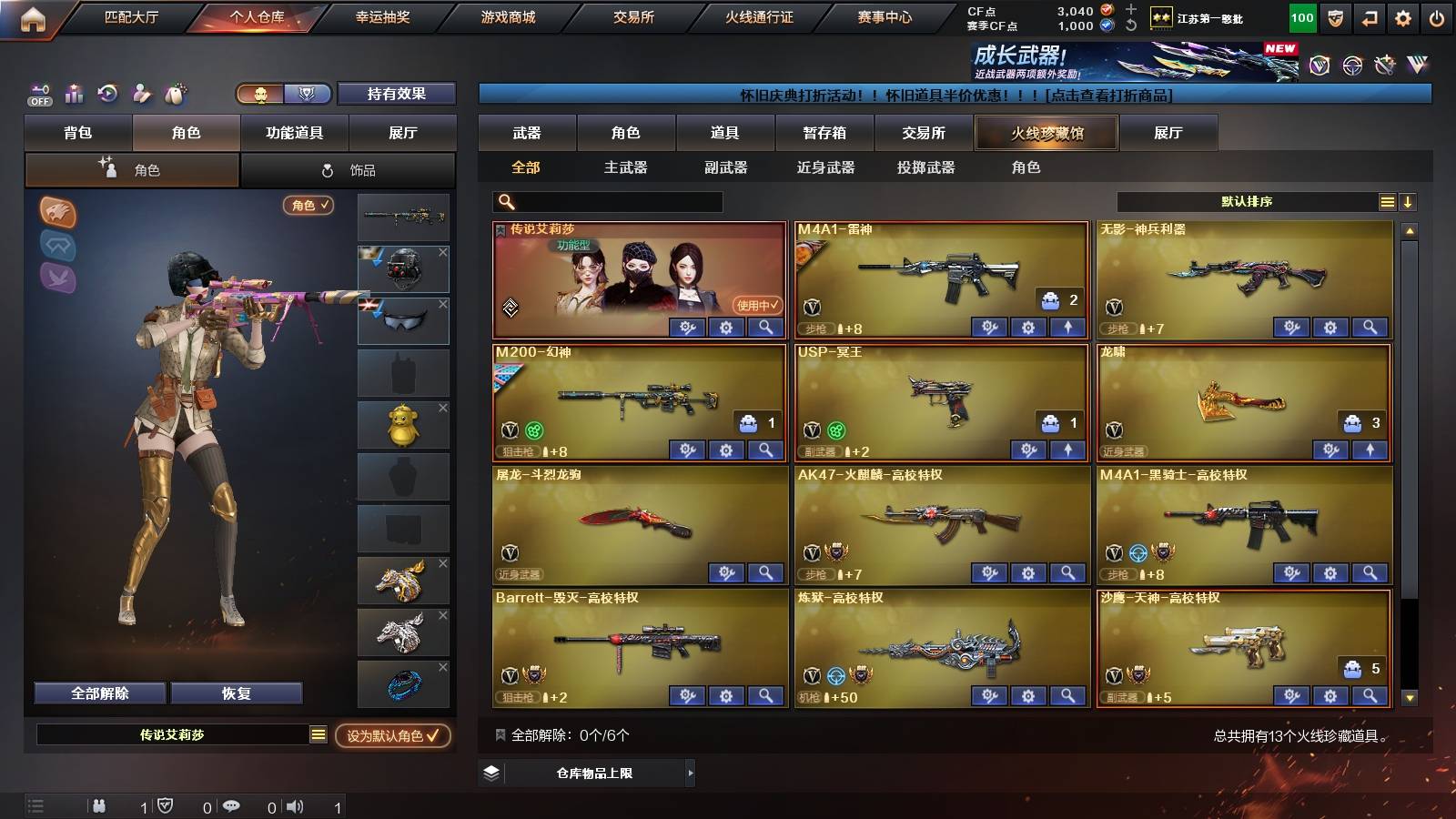This screenshot has width=1456, height=819.
Task: Click the replay rotation icon above the character
Action: pyautogui.click(x=106, y=93)
